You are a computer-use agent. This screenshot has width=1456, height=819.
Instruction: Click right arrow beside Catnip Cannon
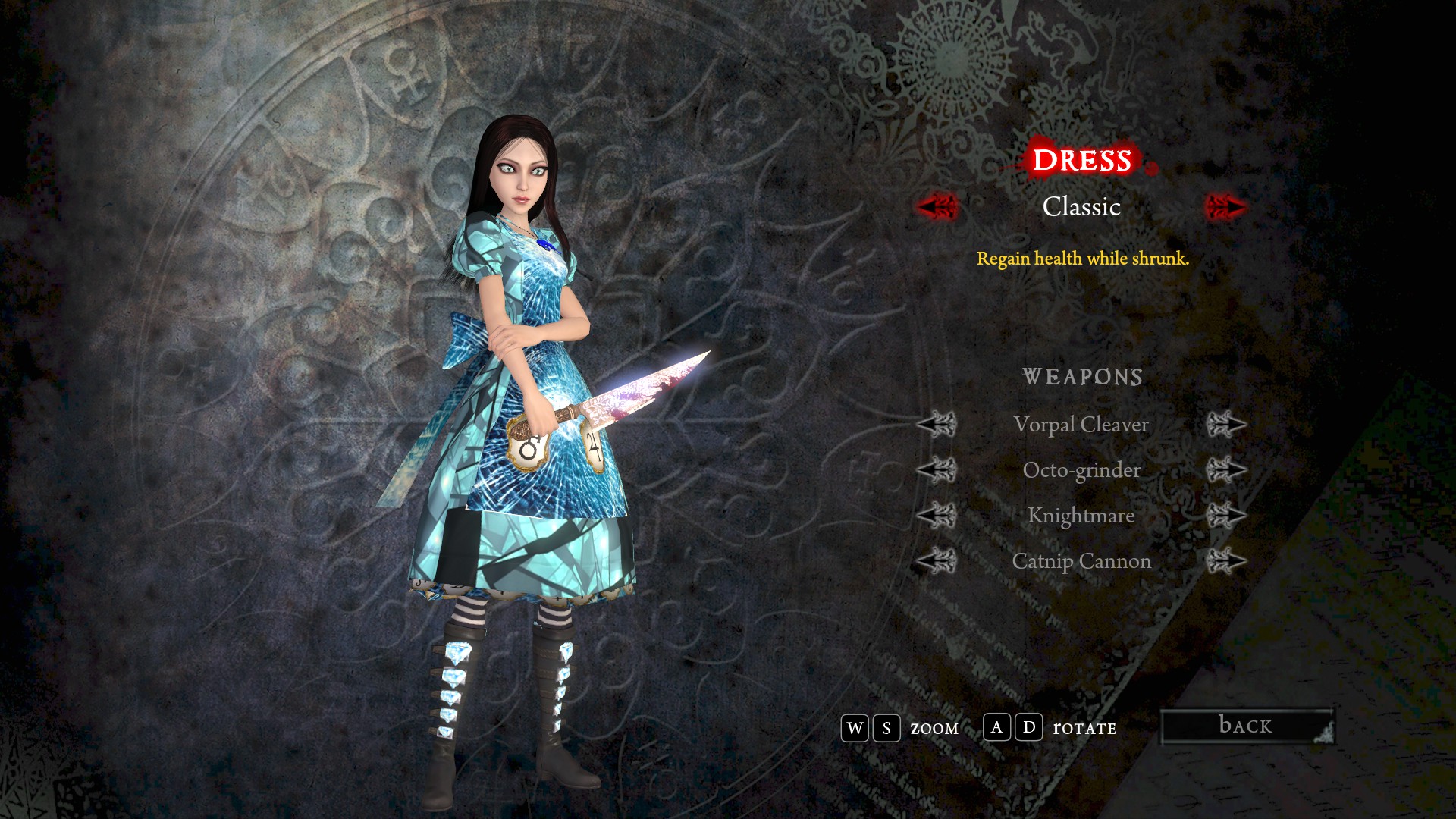click(x=1226, y=561)
